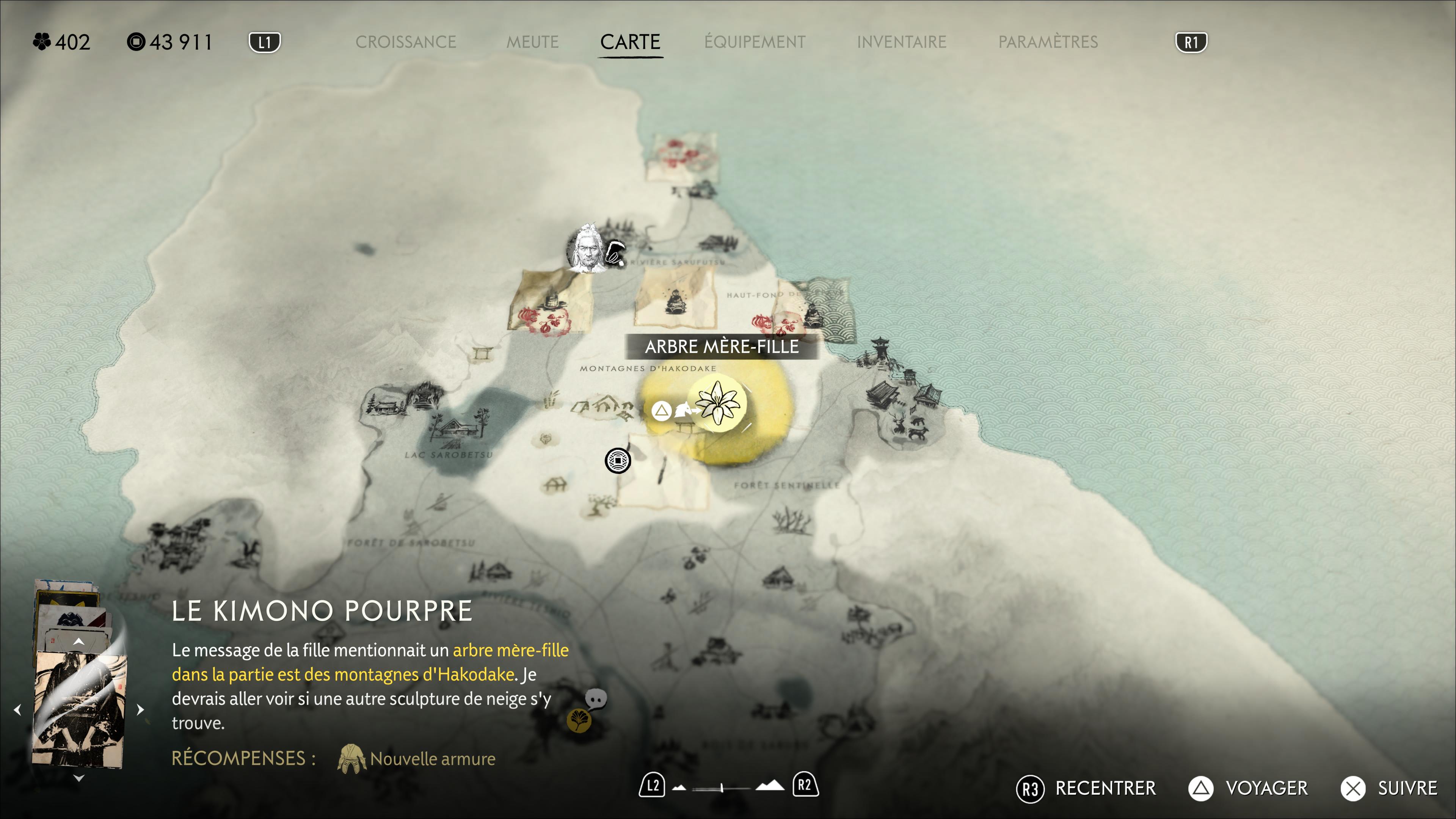Image resolution: width=1456 pixels, height=819 pixels.
Task: Open the Inventaire tab
Action: [x=901, y=42]
